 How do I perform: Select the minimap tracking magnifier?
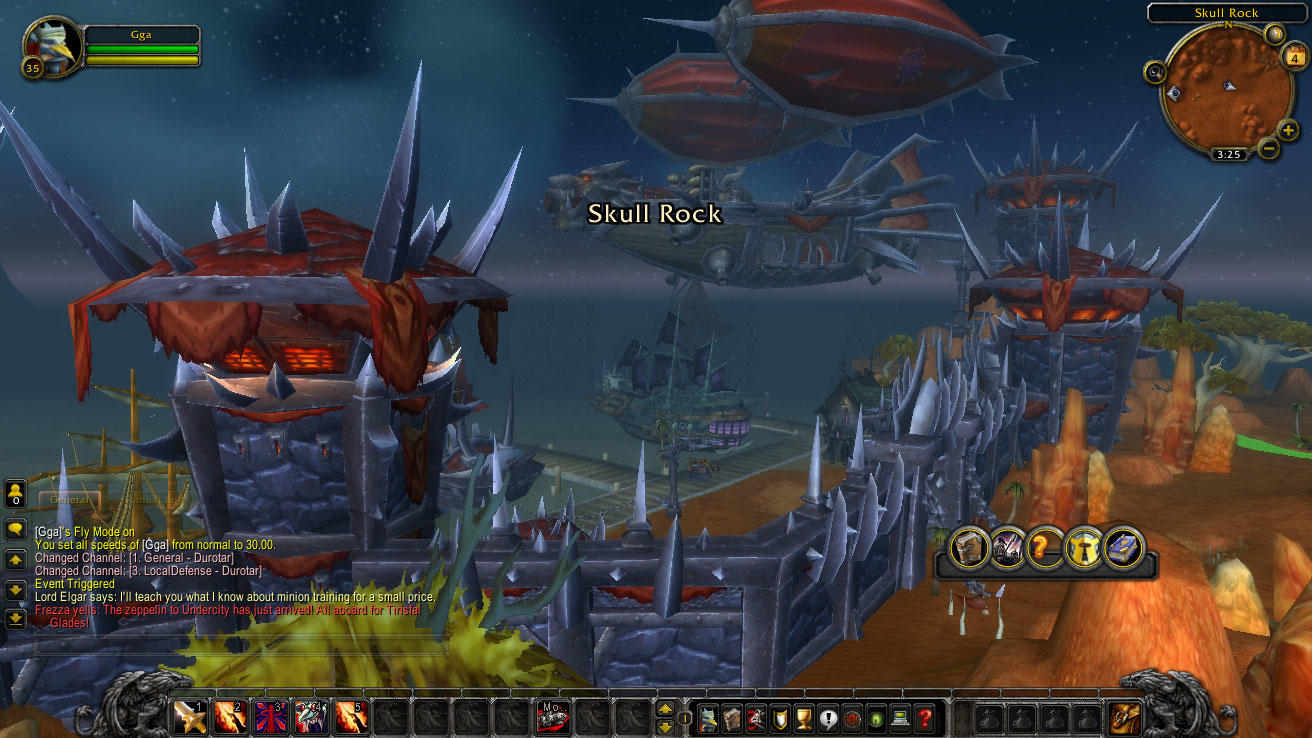[1157, 72]
